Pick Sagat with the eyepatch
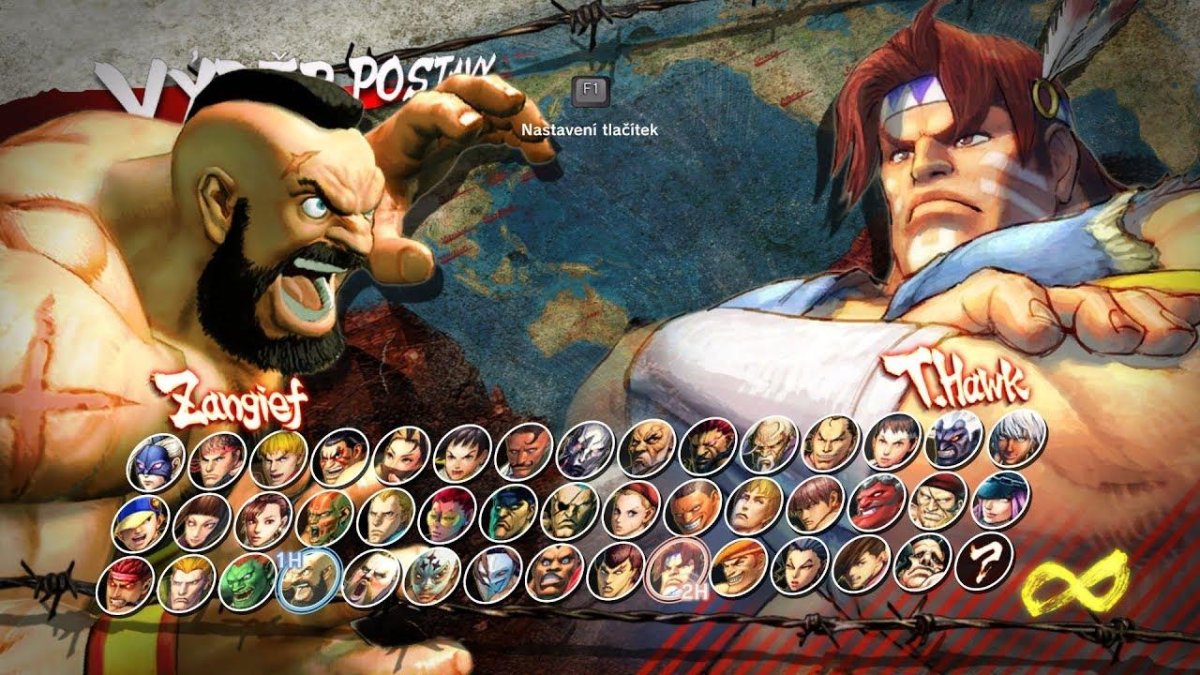1200x675 pixels. [x=569, y=510]
